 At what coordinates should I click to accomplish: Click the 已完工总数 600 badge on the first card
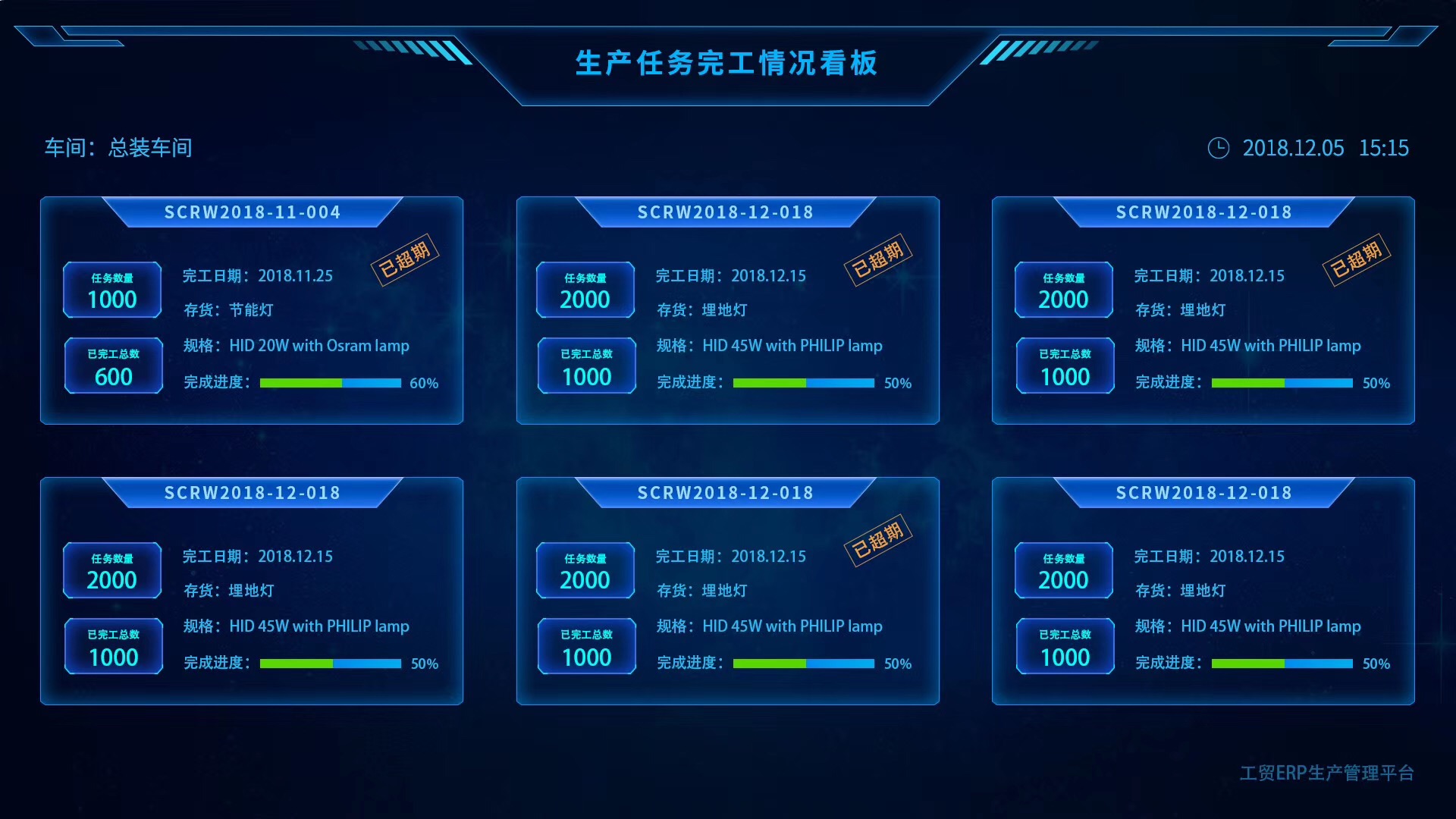(x=113, y=366)
